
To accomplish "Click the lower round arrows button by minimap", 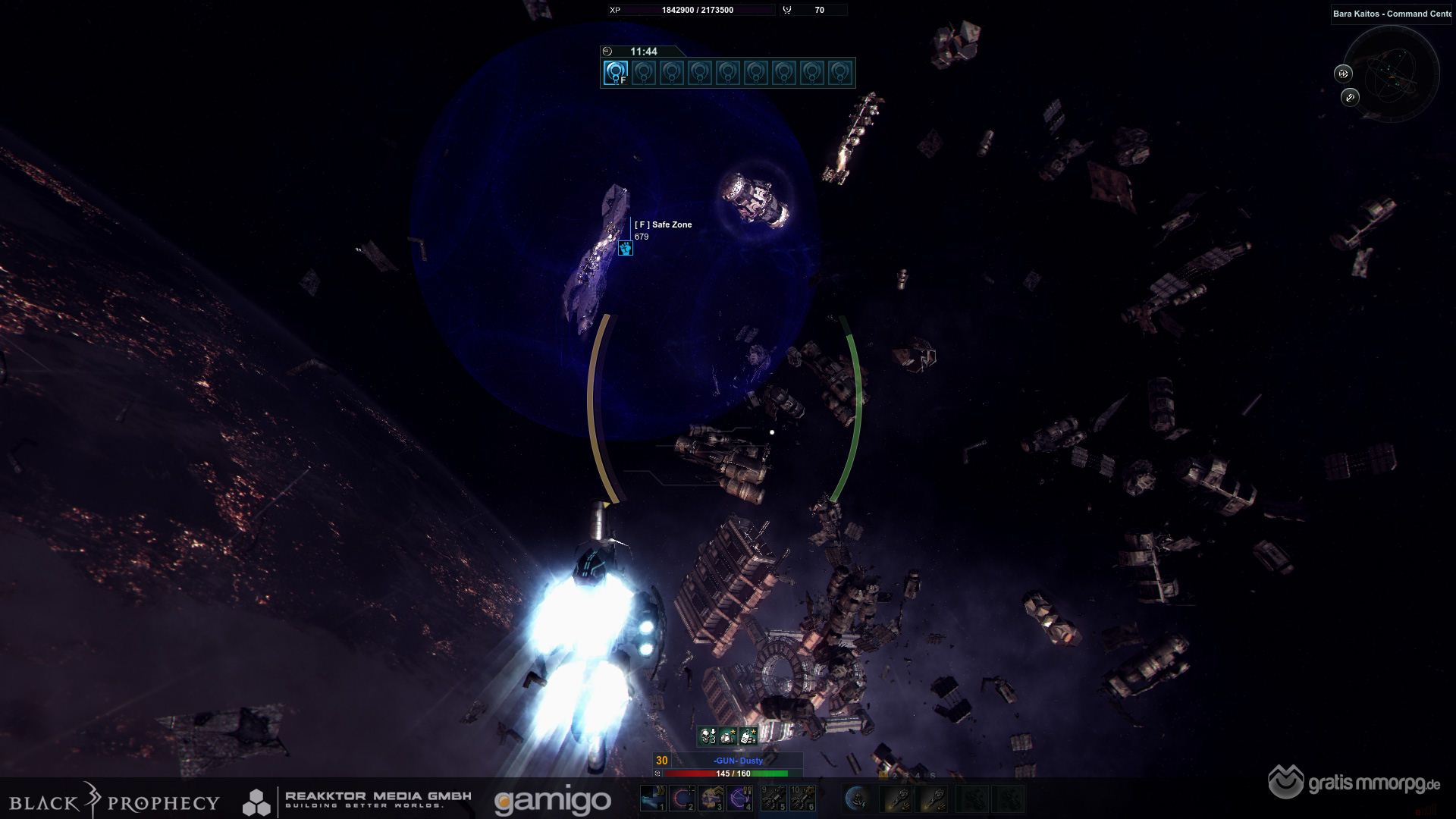I will tap(1350, 97).
